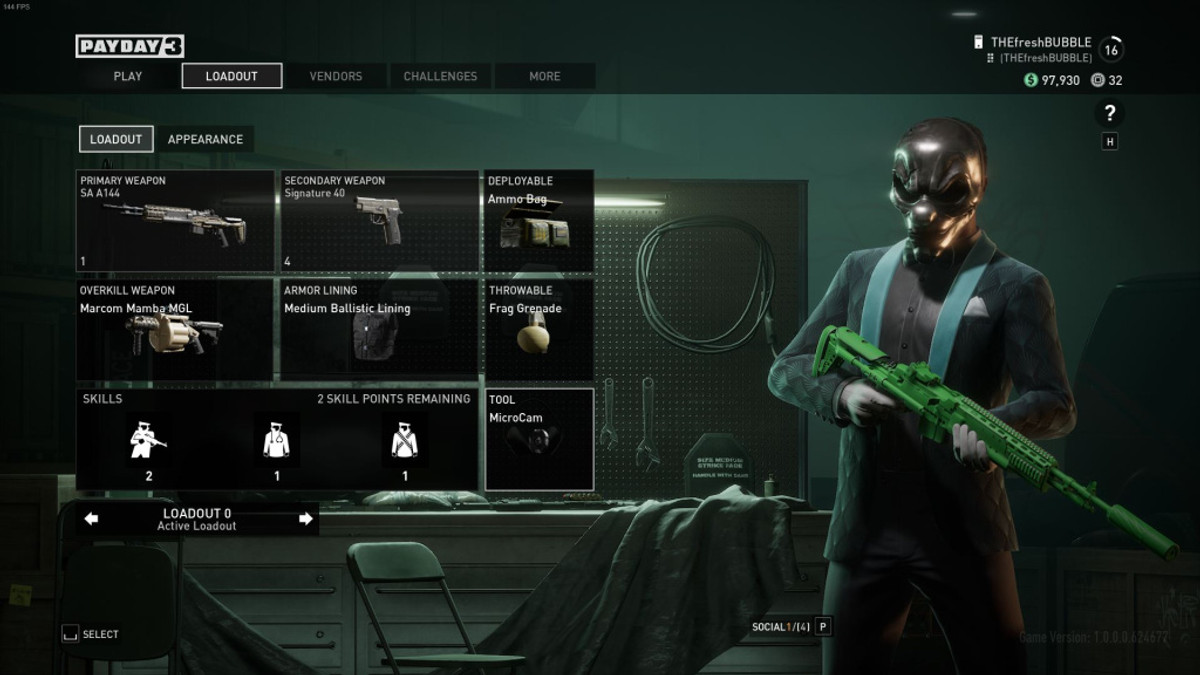
Task: Switch to the Appearance sub-tab
Action: pyautogui.click(x=205, y=139)
